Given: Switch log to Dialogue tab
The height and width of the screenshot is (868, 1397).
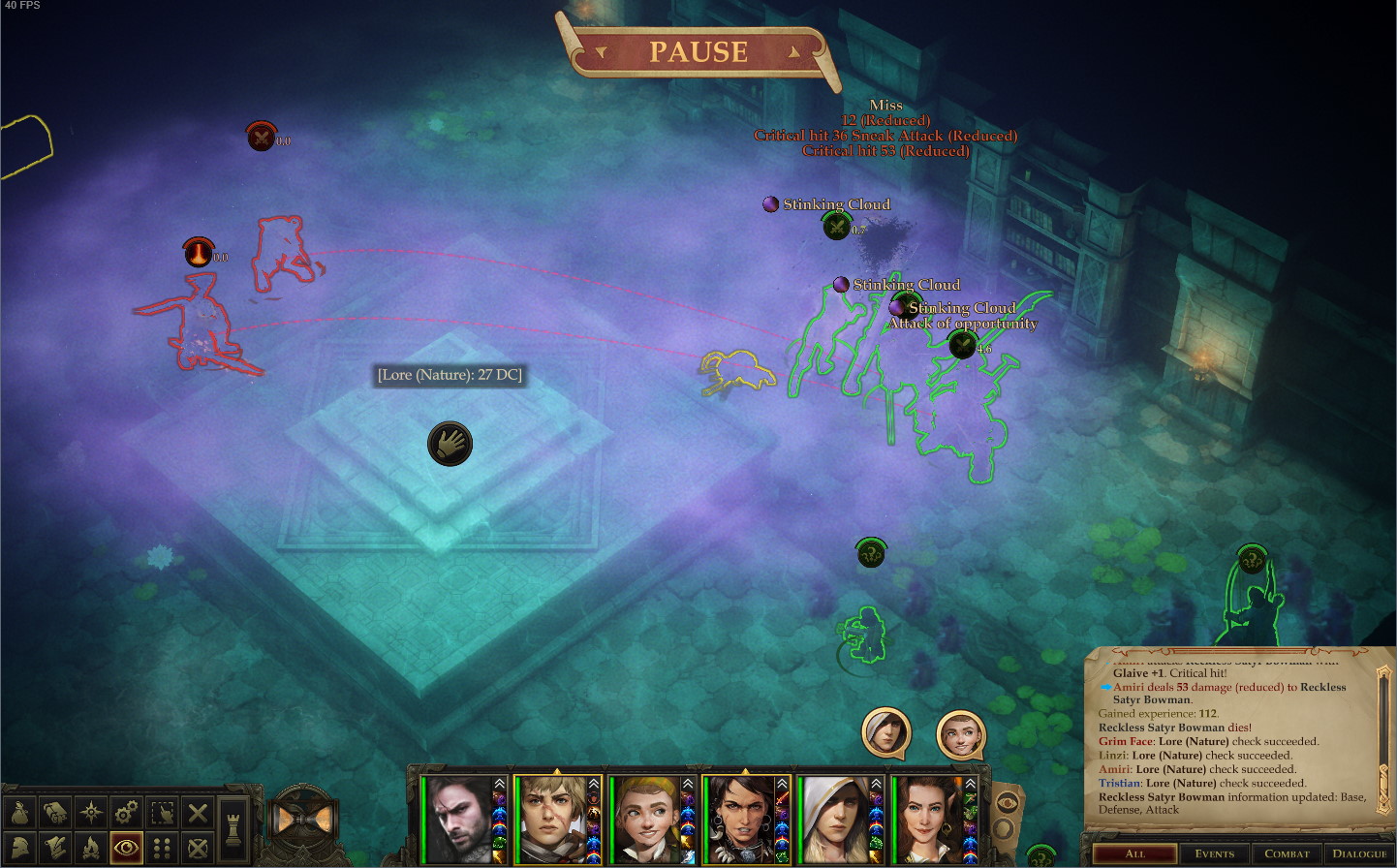Looking at the screenshot, I should tap(1359, 853).
